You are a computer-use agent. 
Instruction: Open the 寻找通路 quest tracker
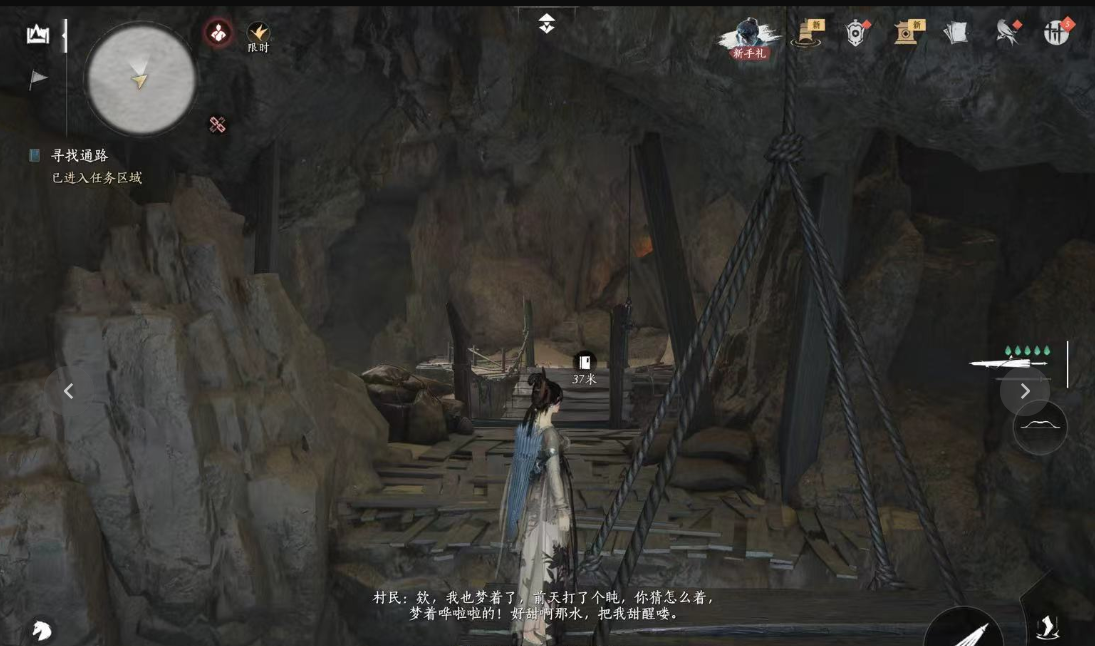click(80, 156)
